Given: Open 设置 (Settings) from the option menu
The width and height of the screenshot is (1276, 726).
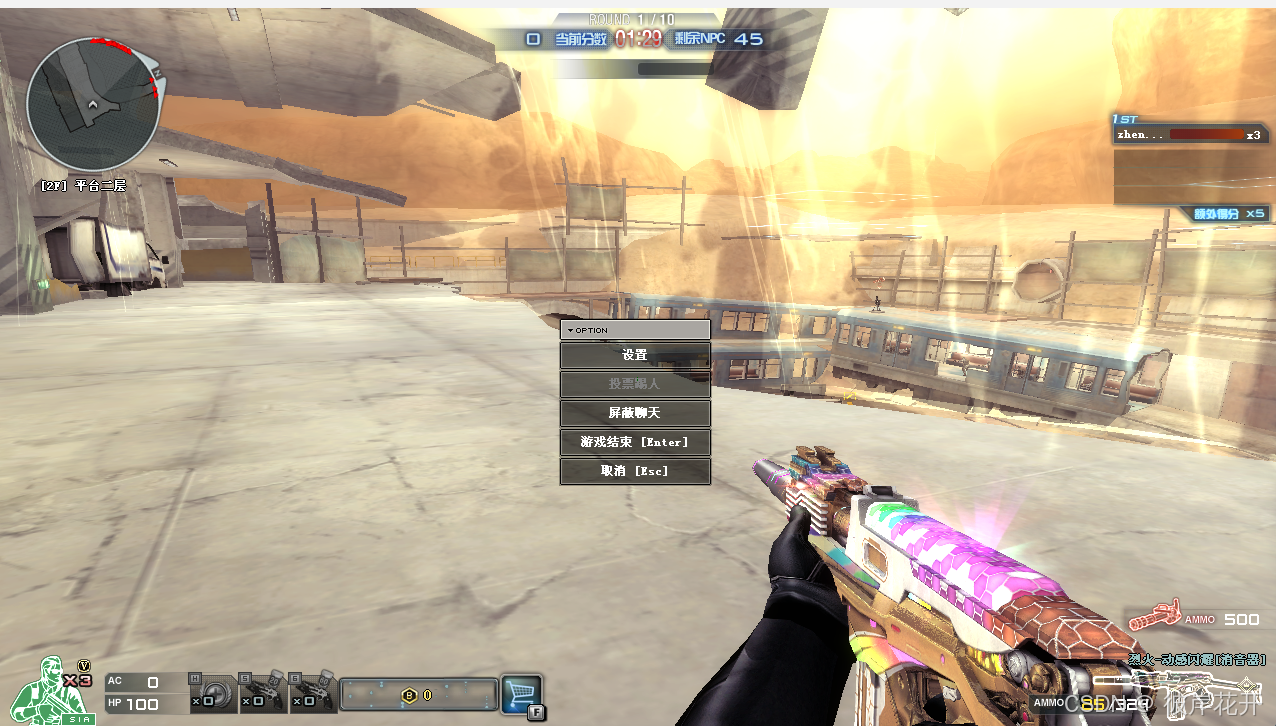Looking at the screenshot, I should click(635, 355).
